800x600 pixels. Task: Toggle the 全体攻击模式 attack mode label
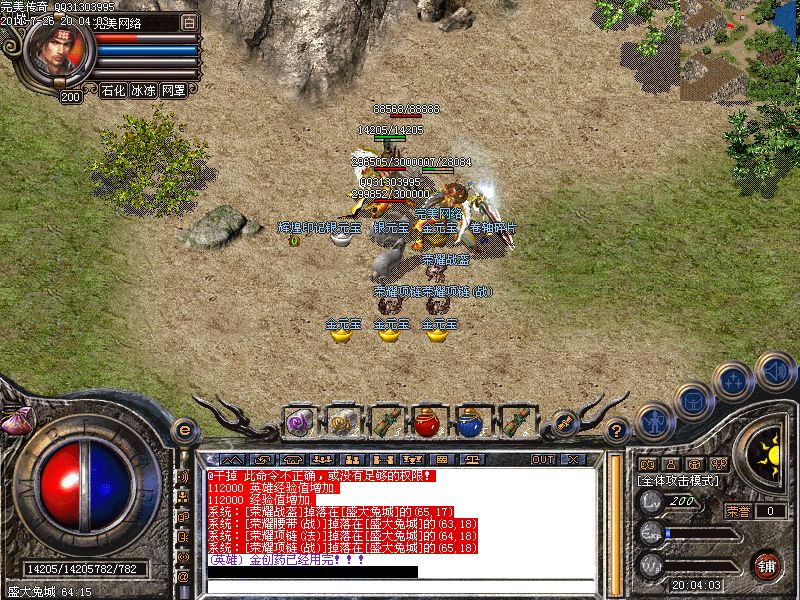point(675,481)
